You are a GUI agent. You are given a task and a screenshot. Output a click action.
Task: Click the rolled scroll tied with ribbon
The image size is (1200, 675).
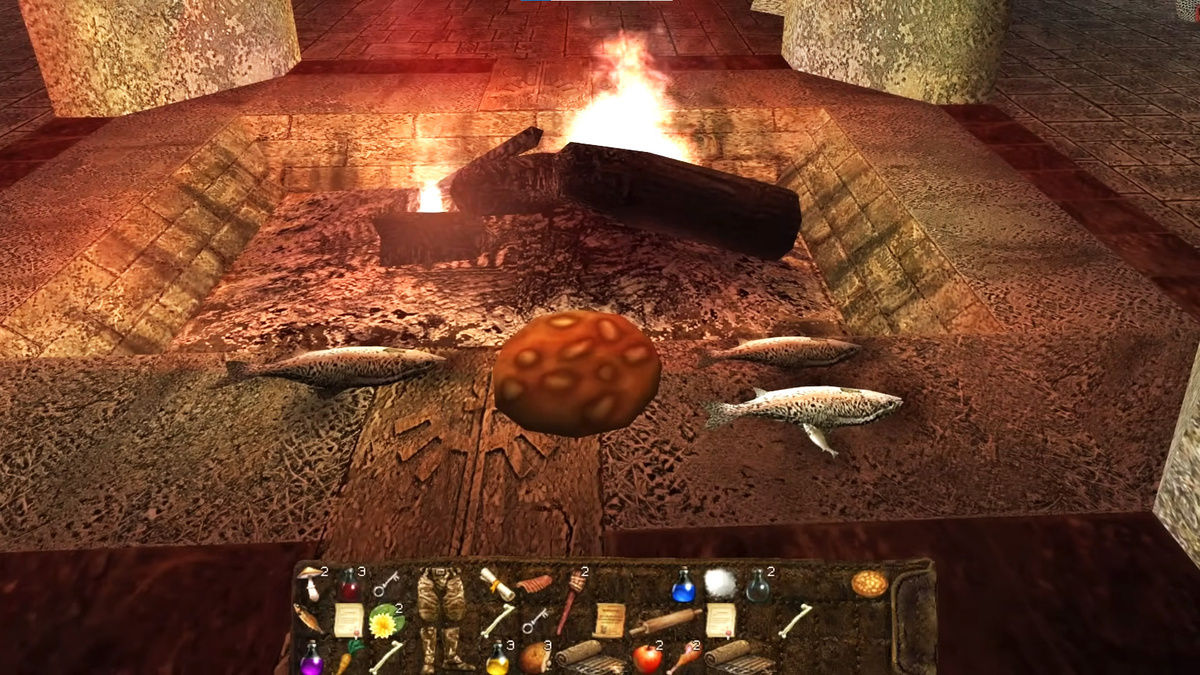tap(494, 581)
